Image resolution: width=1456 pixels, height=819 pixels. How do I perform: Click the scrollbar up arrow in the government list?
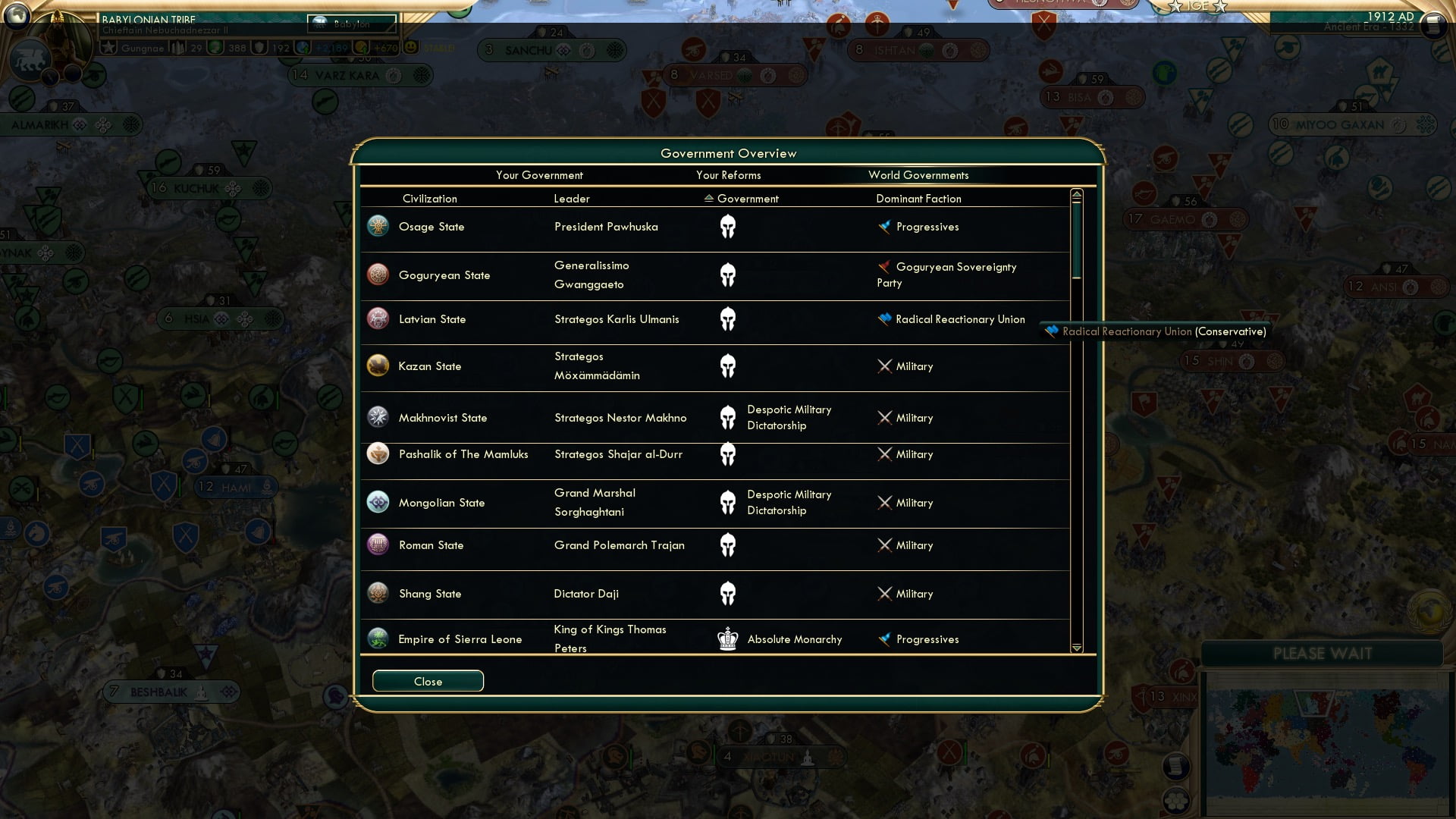click(1076, 194)
